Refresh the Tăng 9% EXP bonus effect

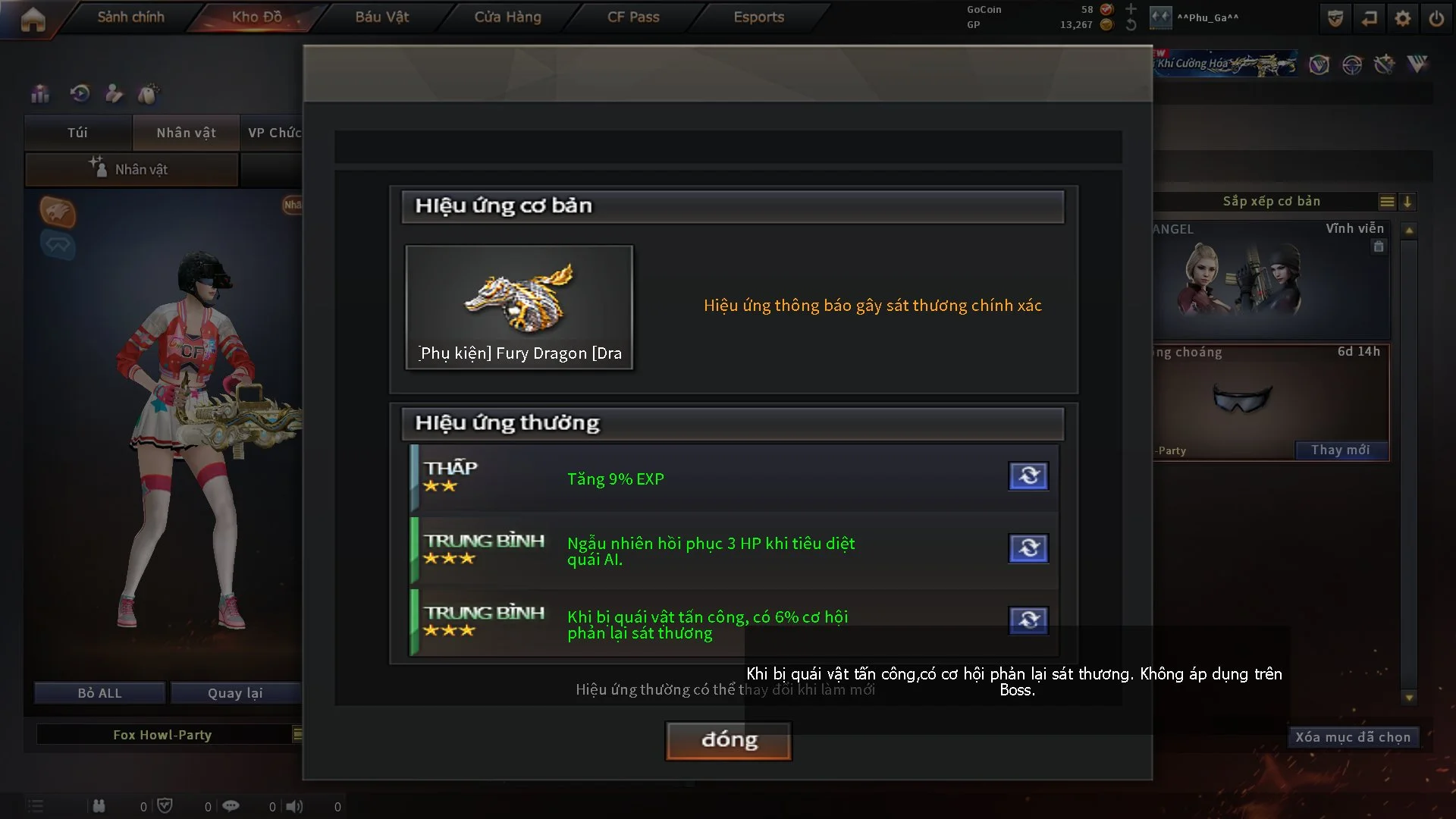click(x=1028, y=476)
